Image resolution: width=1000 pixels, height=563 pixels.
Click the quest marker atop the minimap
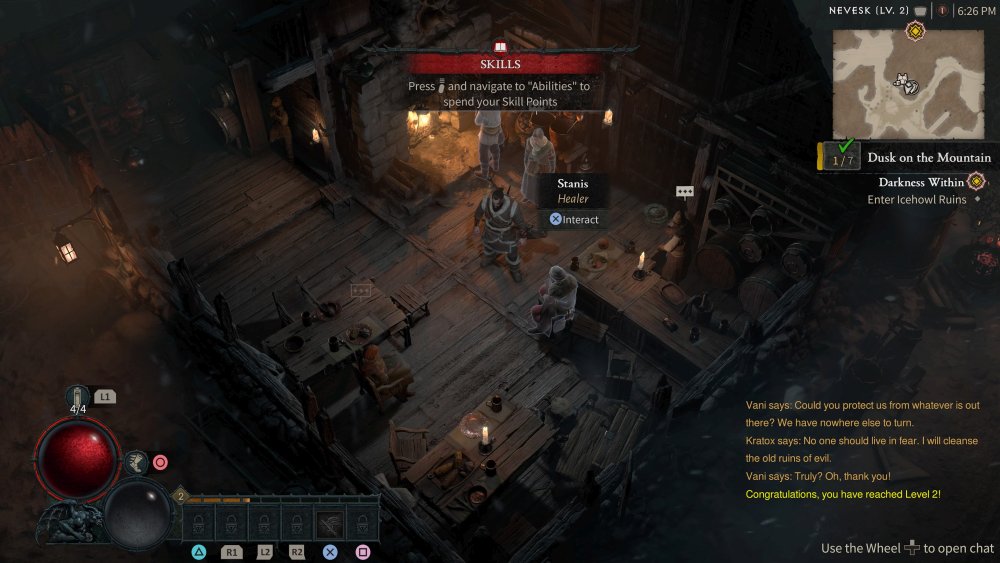[915, 32]
